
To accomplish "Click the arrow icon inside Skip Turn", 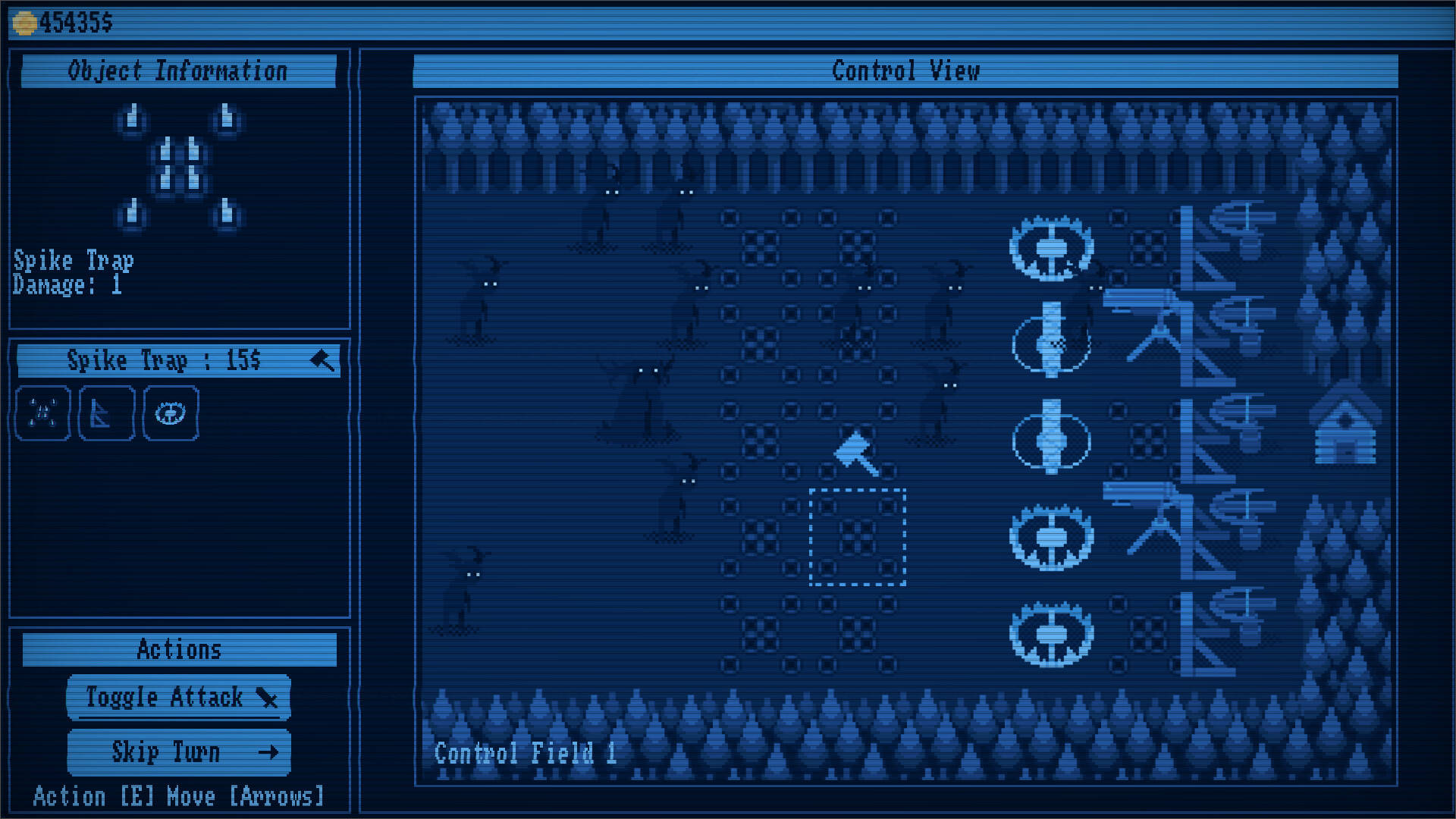I will click(x=267, y=752).
